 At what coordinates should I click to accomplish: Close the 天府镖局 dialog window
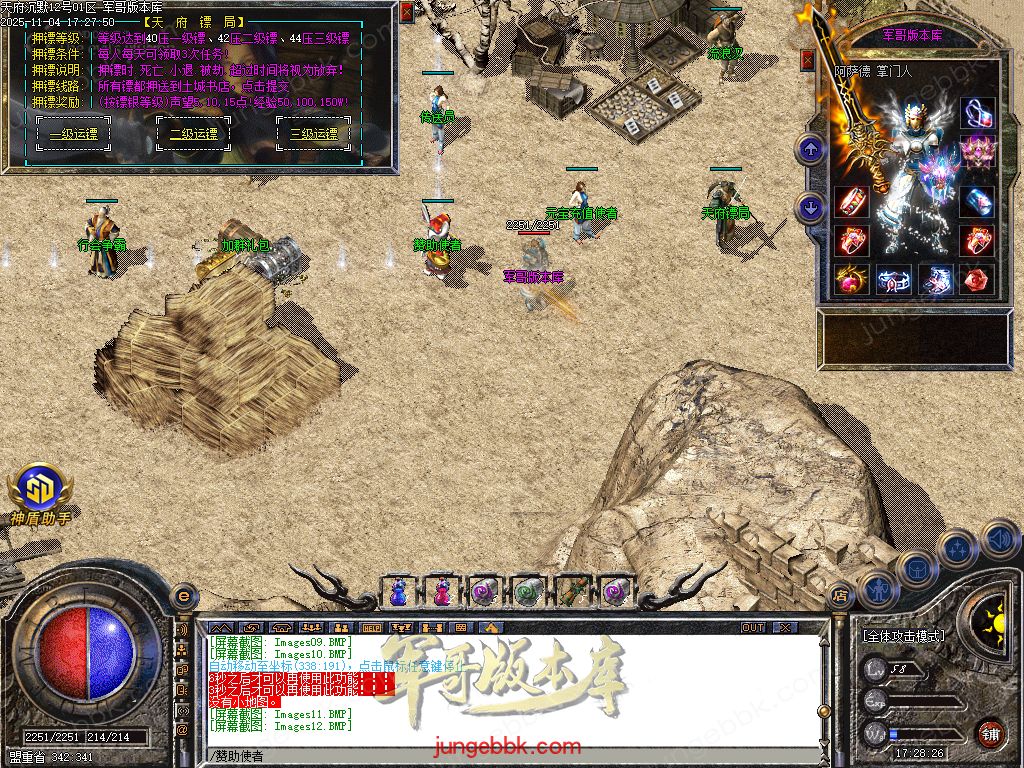pos(406,13)
